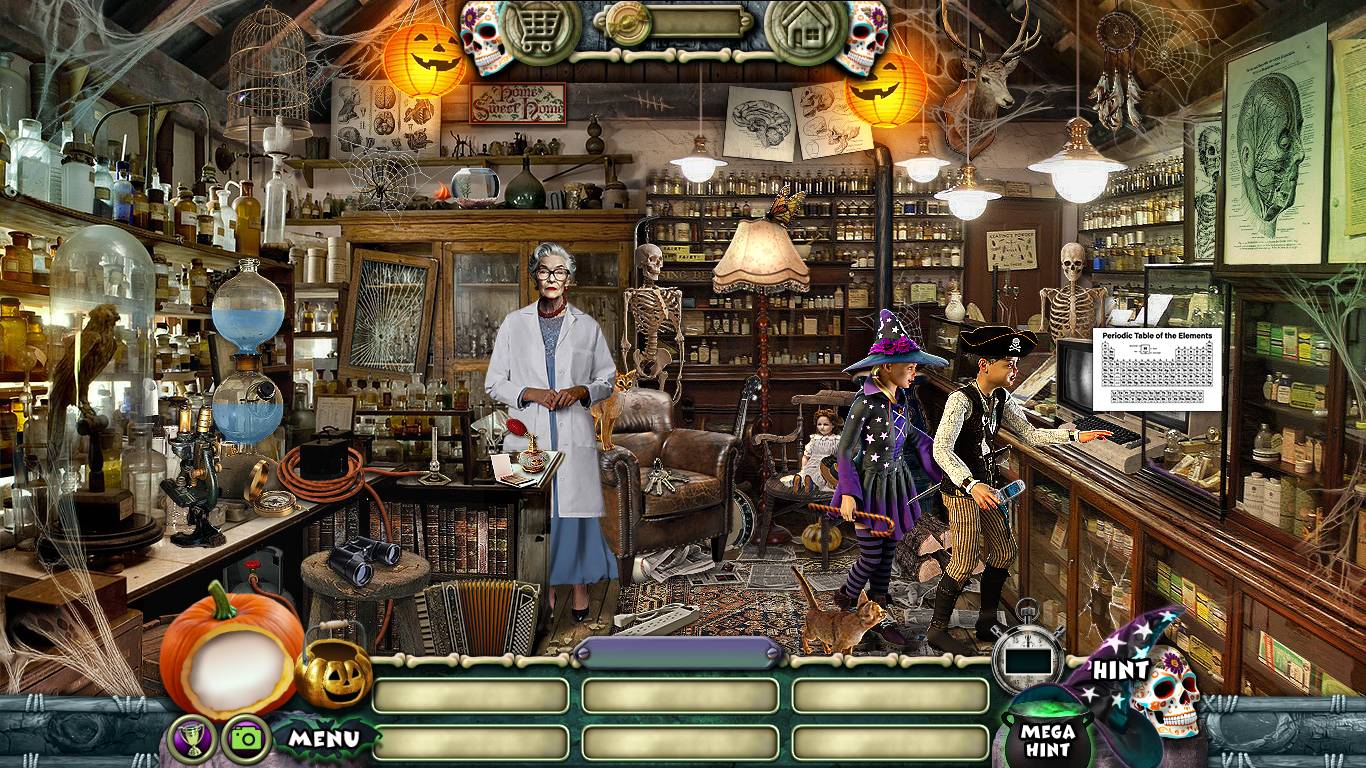Select the golden jack-o-lantern bucket icon
This screenshot has width=1366, height=768.
[333, 671]
